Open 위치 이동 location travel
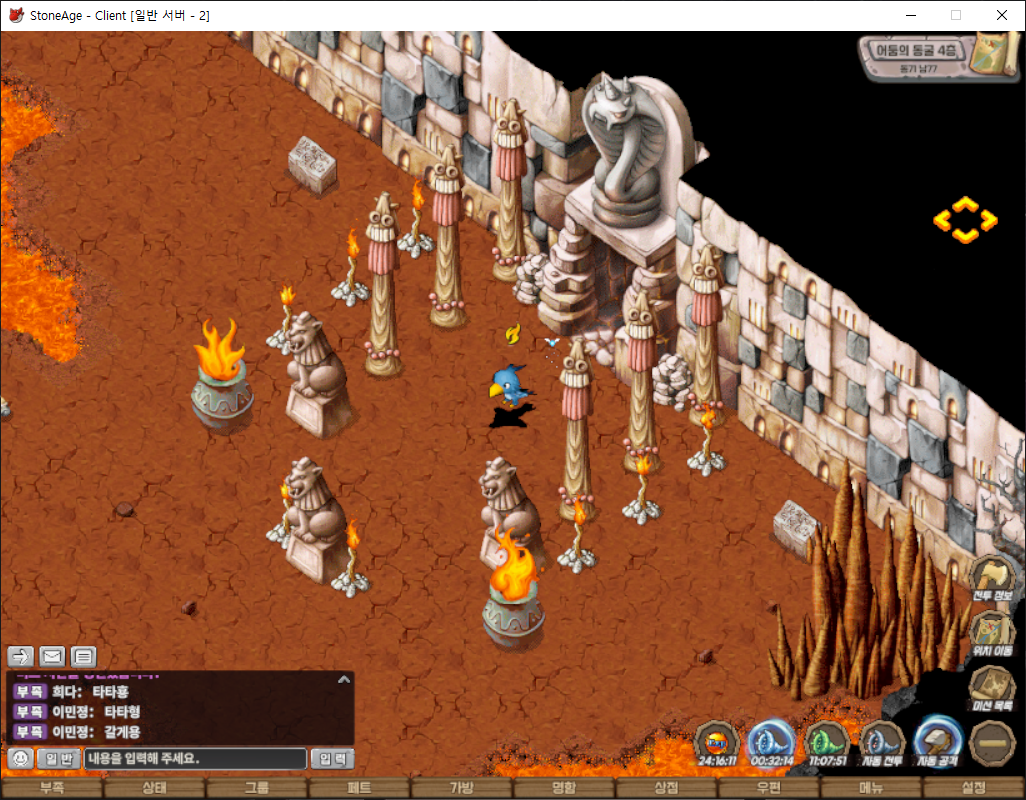The height and width of the screenshot is (800, 1026). tap(992, 634)
